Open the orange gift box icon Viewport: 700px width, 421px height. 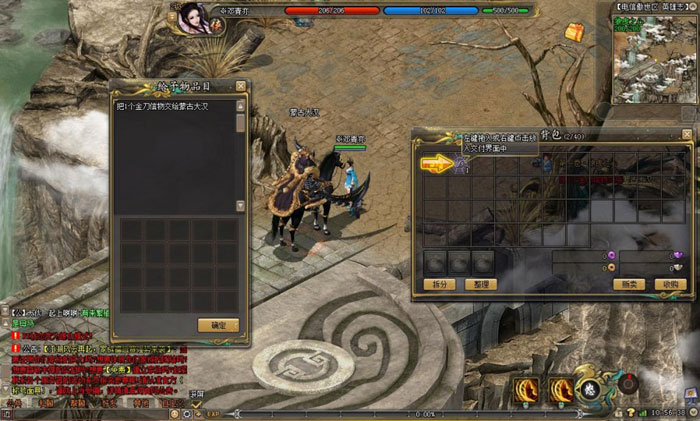pos(573,32)
